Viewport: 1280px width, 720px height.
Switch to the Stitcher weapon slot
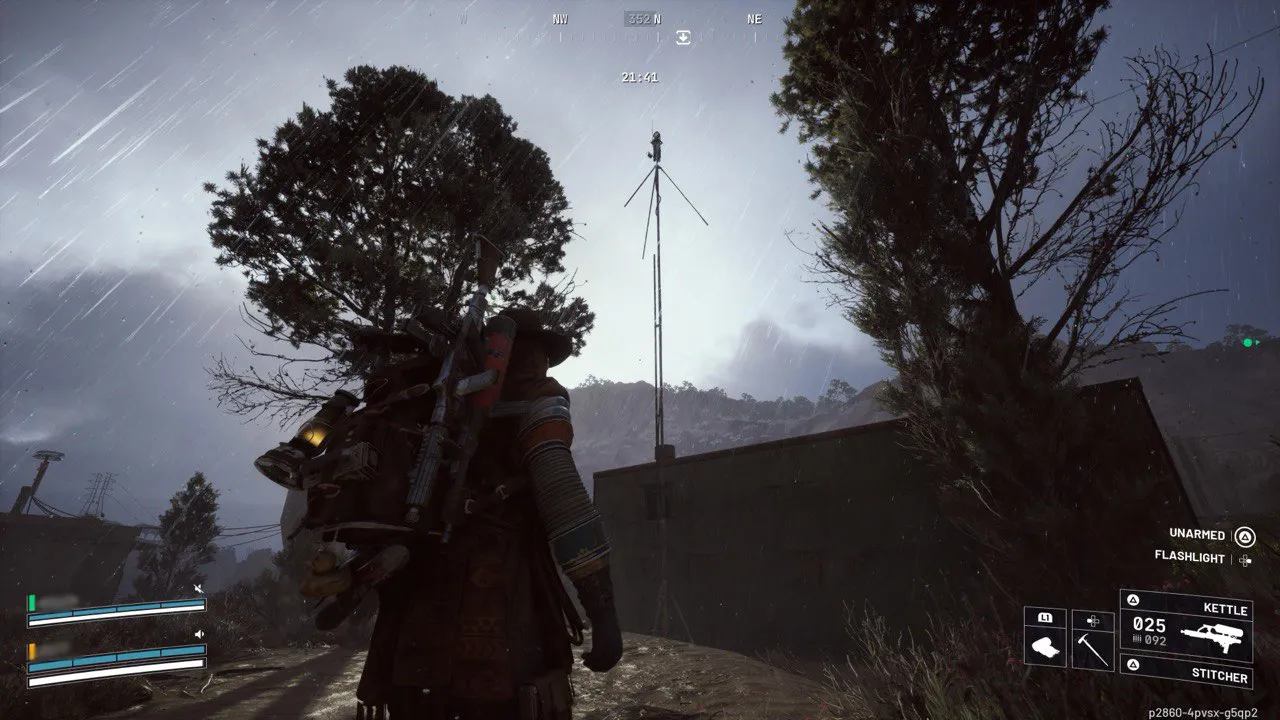(x=1186, y=675)
